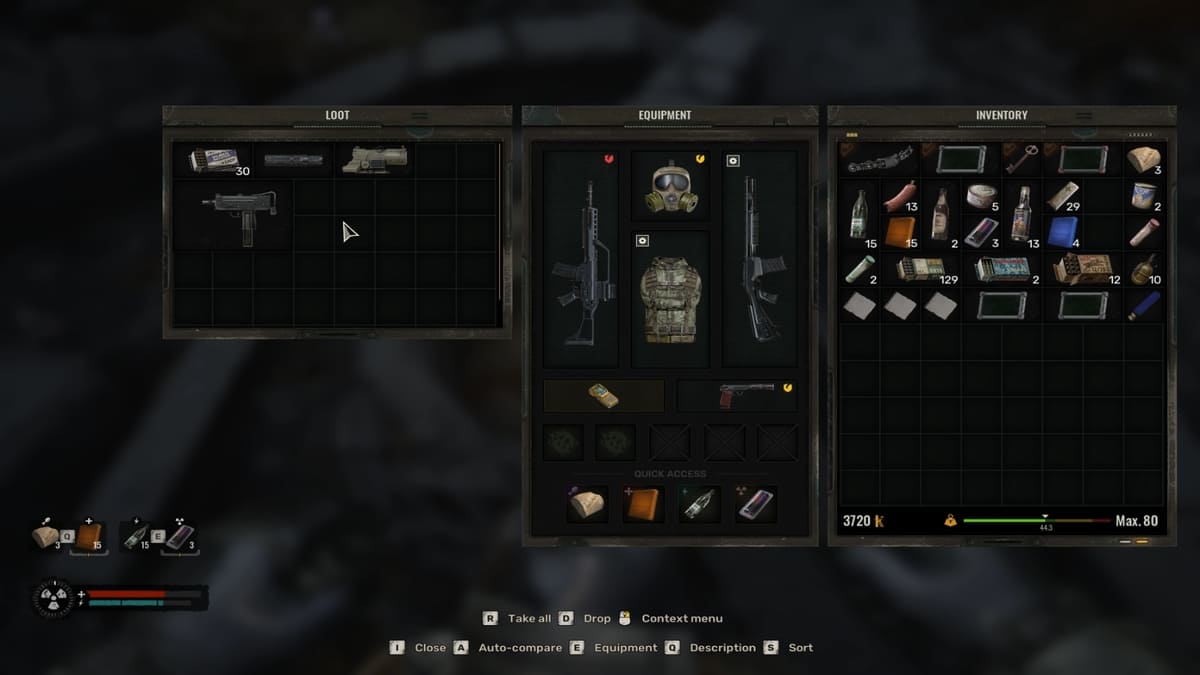Select the ammo box with 129 rounds

[x=920, y=268]
